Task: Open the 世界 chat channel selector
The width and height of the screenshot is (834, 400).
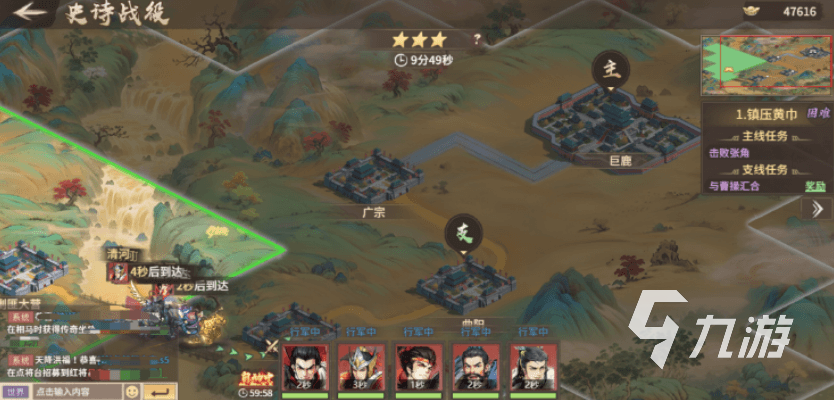Action: (x=16, y=391)
